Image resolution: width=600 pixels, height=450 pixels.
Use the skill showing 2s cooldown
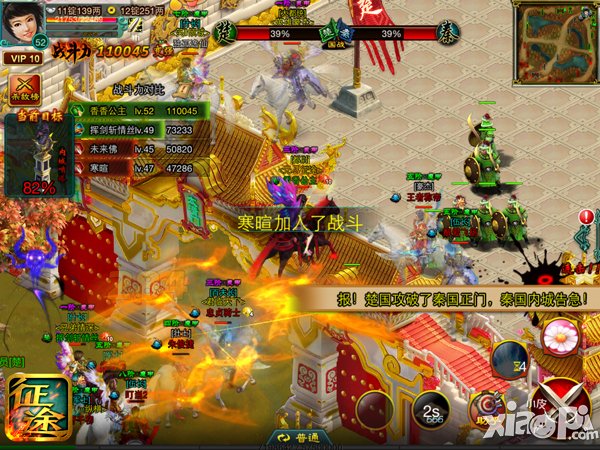tap(432, 411)
